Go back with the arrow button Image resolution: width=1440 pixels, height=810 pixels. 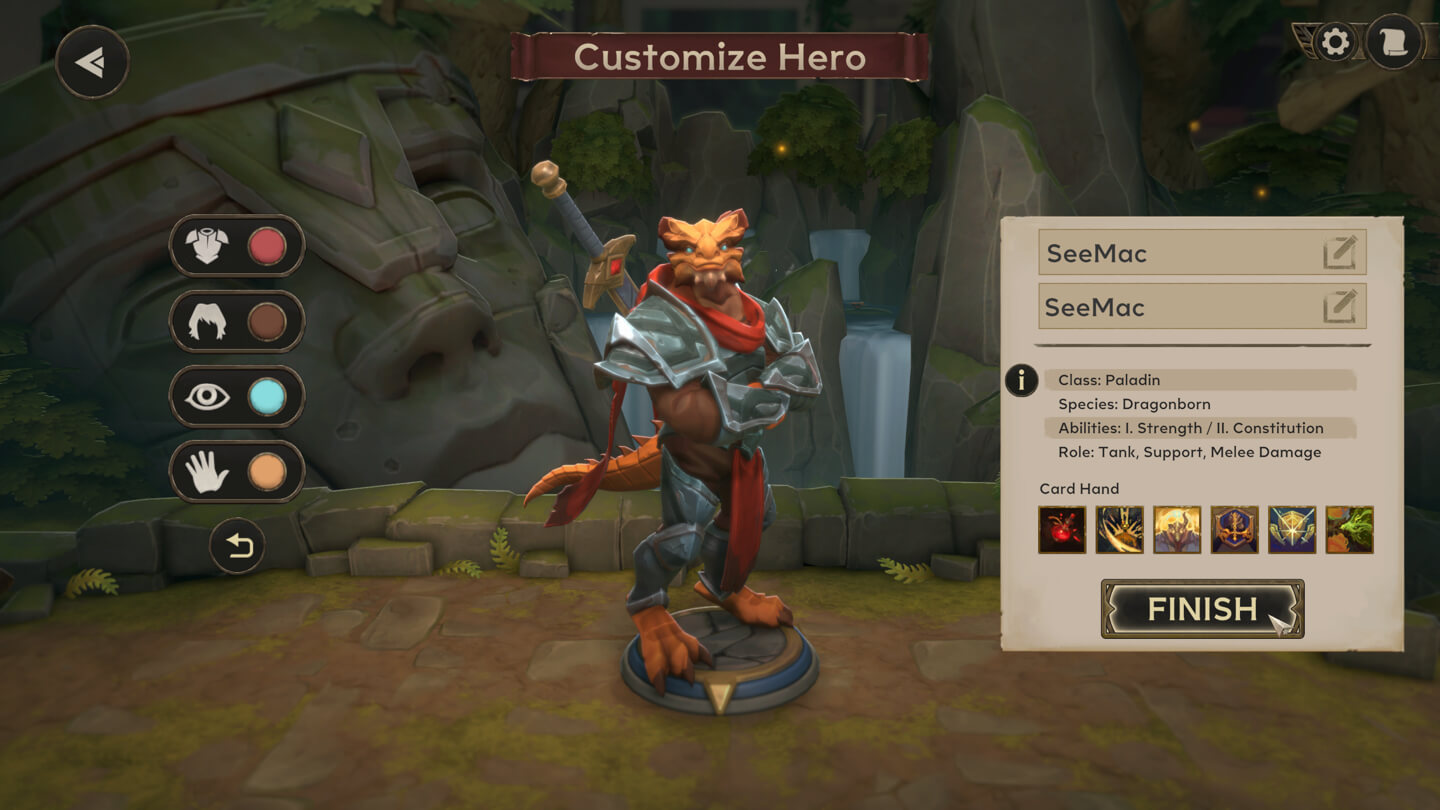92,62
